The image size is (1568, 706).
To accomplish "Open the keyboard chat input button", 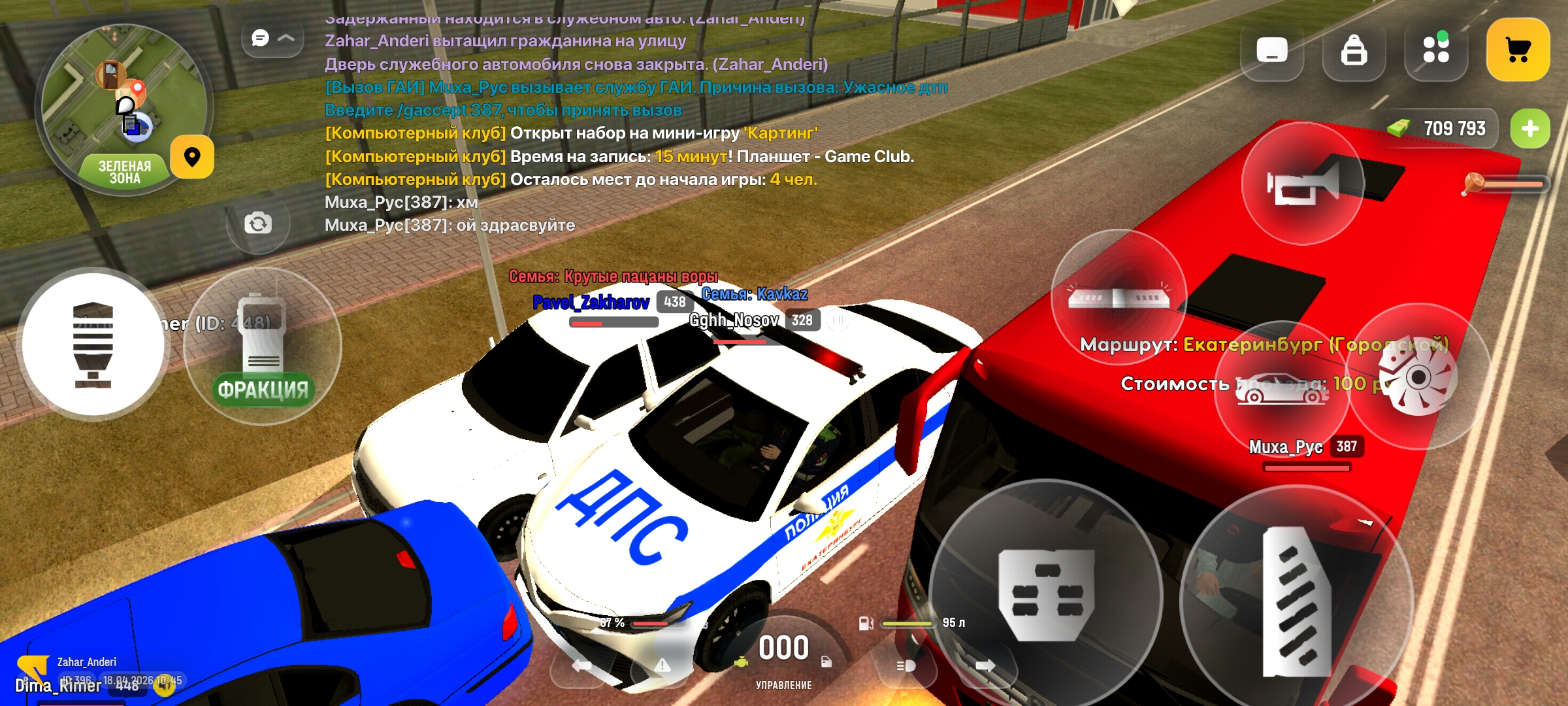I will point(1271,50).
